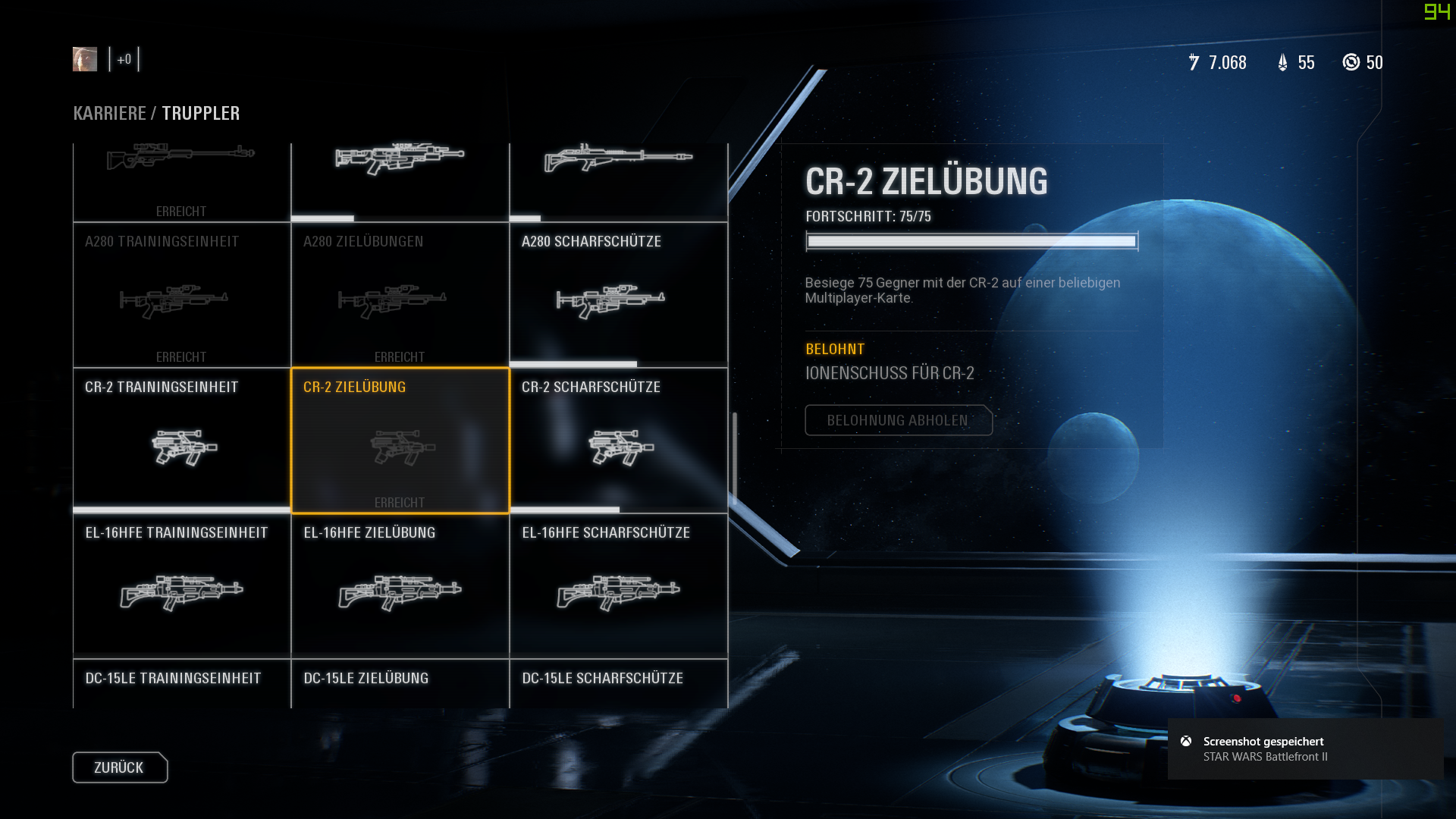Choose the A280 Zielübungen milestone

click(x=400, y=295)
